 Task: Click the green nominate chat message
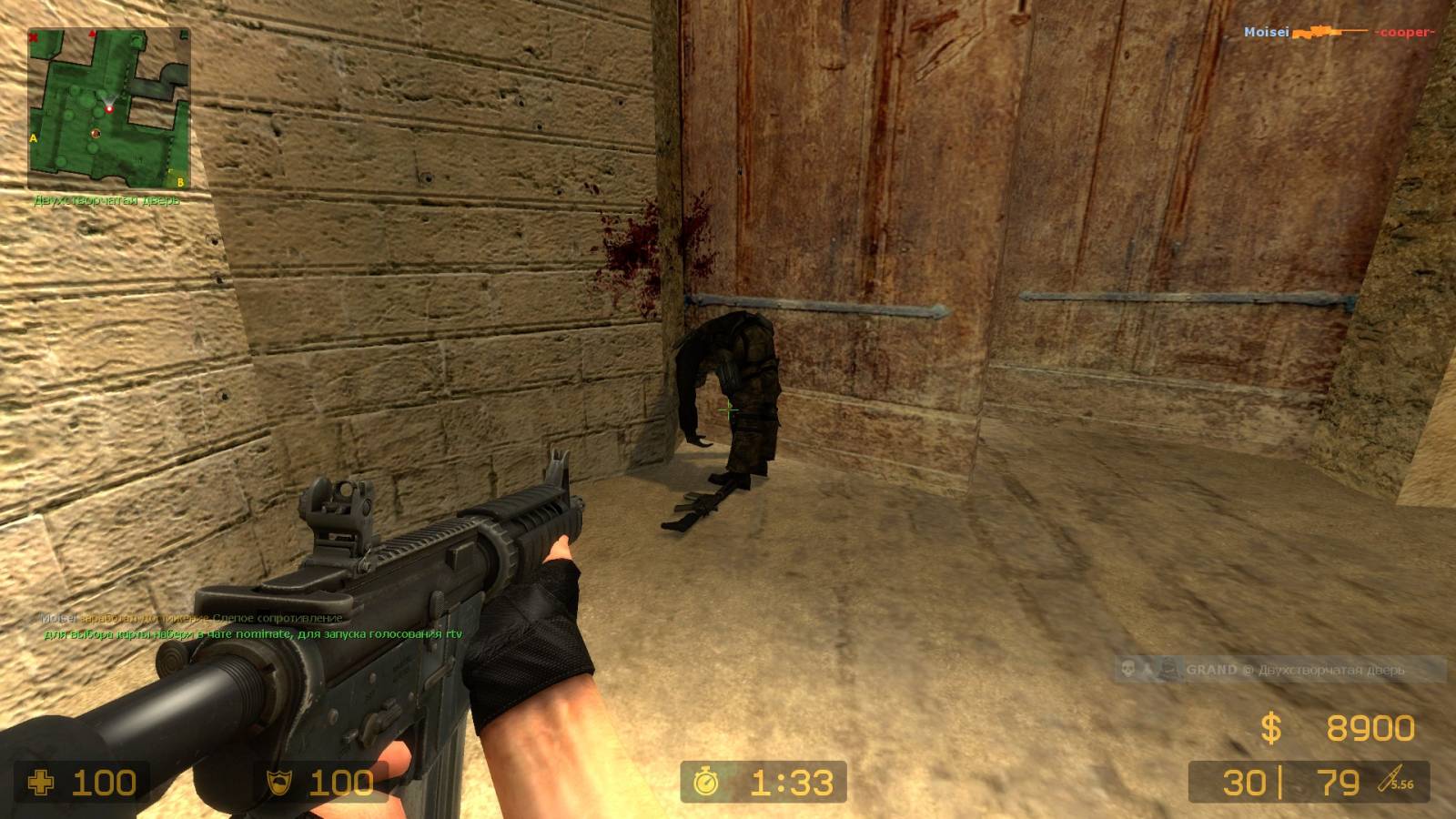253,634
